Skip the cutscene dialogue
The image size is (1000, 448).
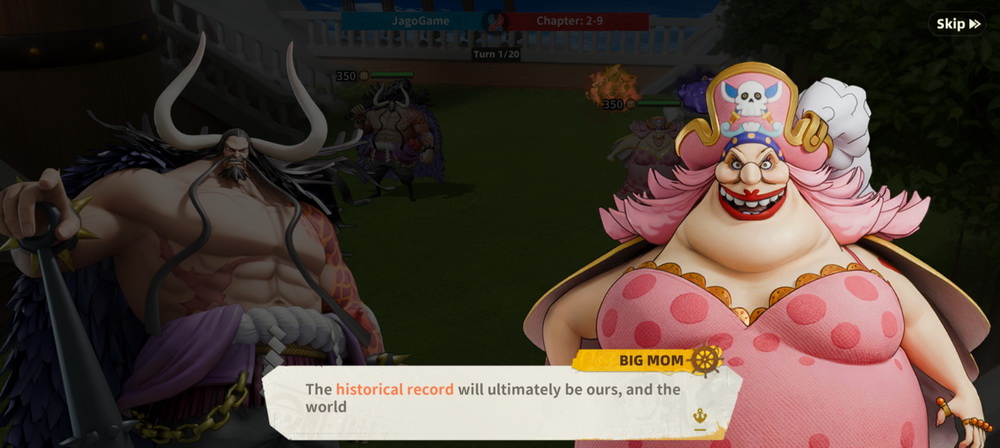tap(958, 24)
